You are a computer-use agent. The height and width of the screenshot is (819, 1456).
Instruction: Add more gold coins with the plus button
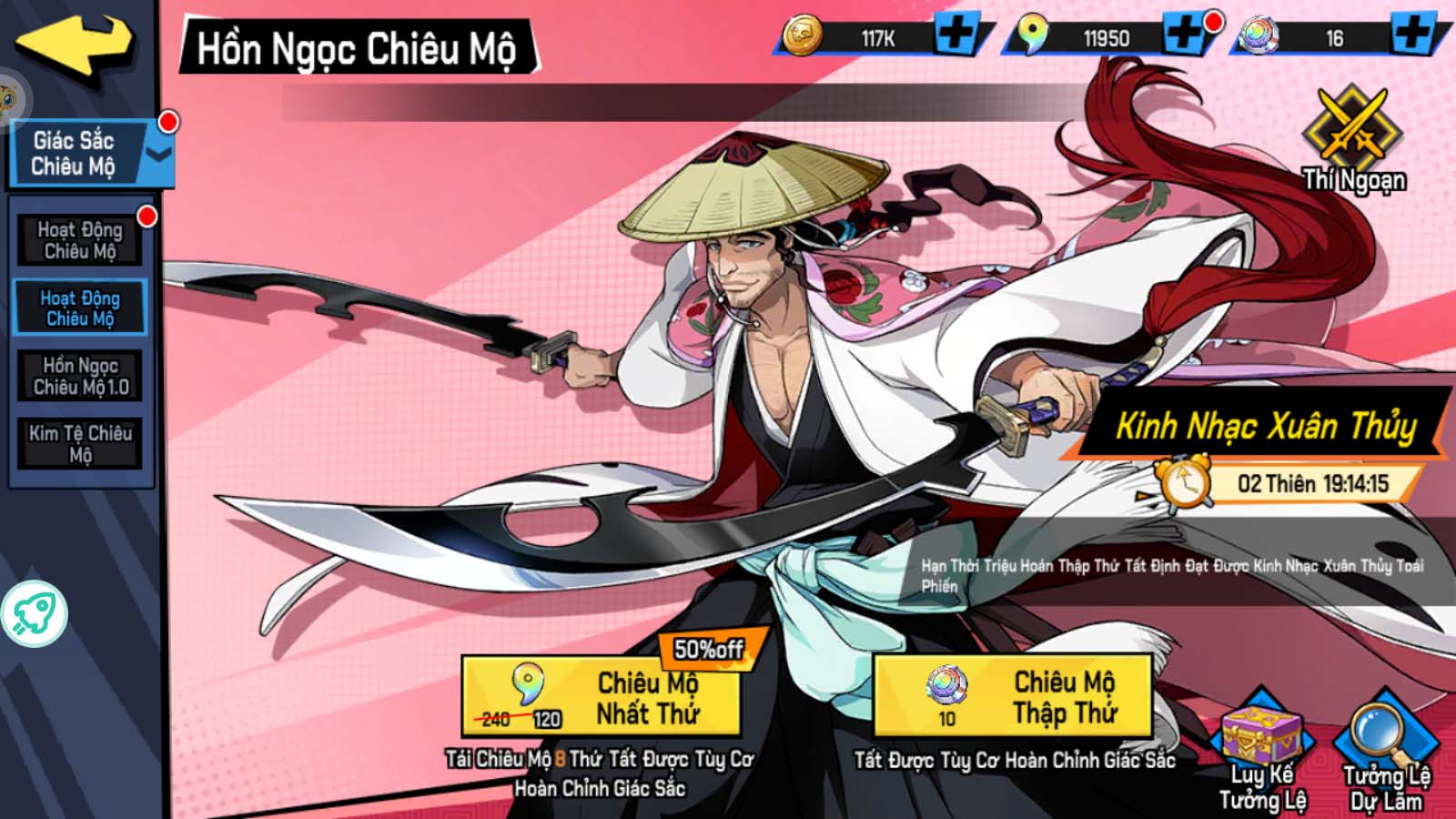click(x=956, y=36)
